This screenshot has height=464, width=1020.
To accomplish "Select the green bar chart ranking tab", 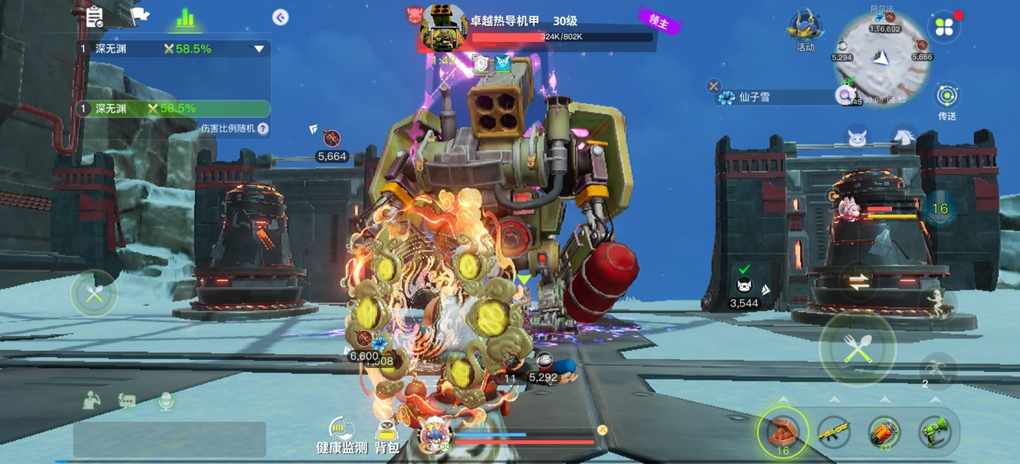I will tap(185, 18).
